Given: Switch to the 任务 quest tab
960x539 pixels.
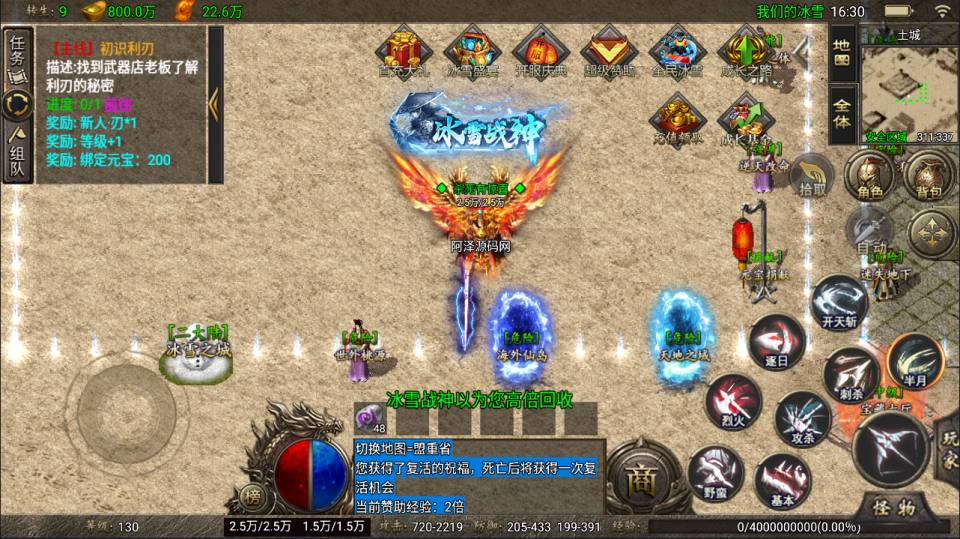Looking at the screenshot, I should (x=17, y=52).
